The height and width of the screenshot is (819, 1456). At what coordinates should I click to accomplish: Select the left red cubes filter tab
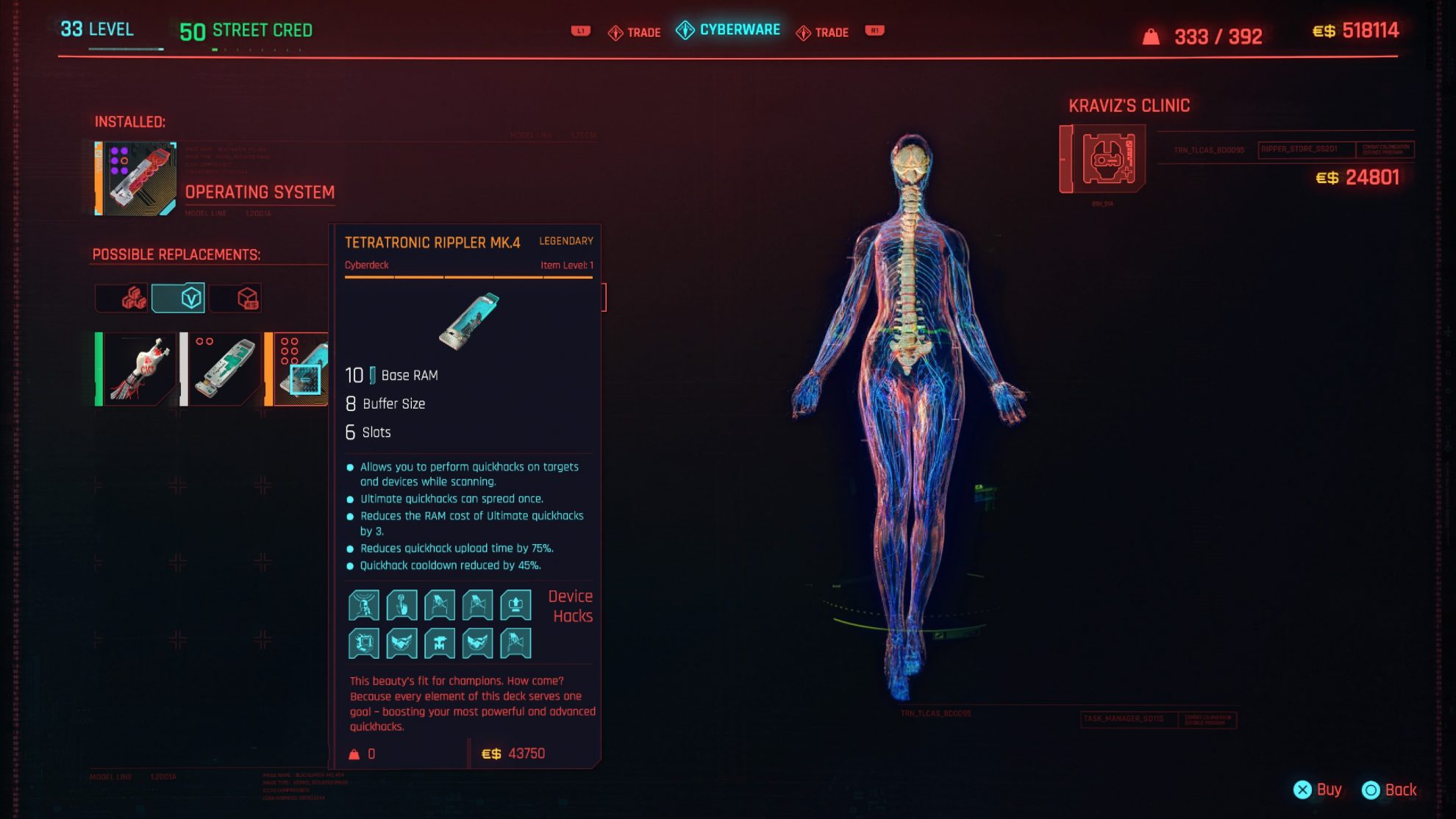[122, 298]
